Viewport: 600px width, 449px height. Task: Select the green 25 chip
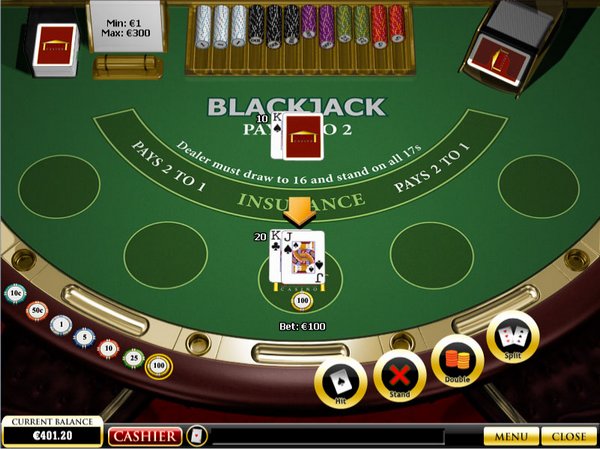click(x=133, y=357)
